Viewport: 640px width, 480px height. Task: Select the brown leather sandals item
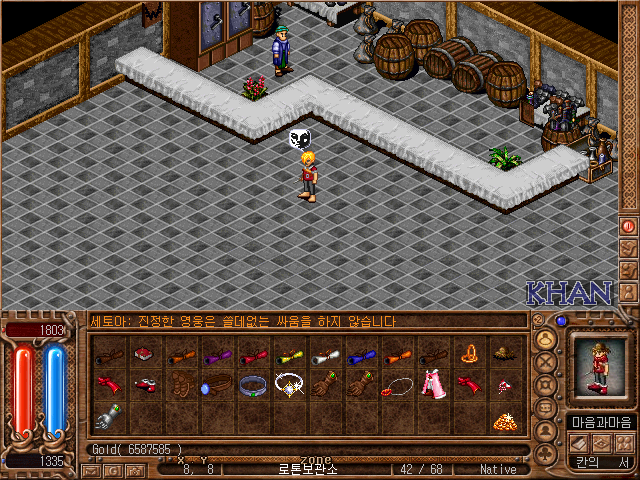click(x=181, y=385)
